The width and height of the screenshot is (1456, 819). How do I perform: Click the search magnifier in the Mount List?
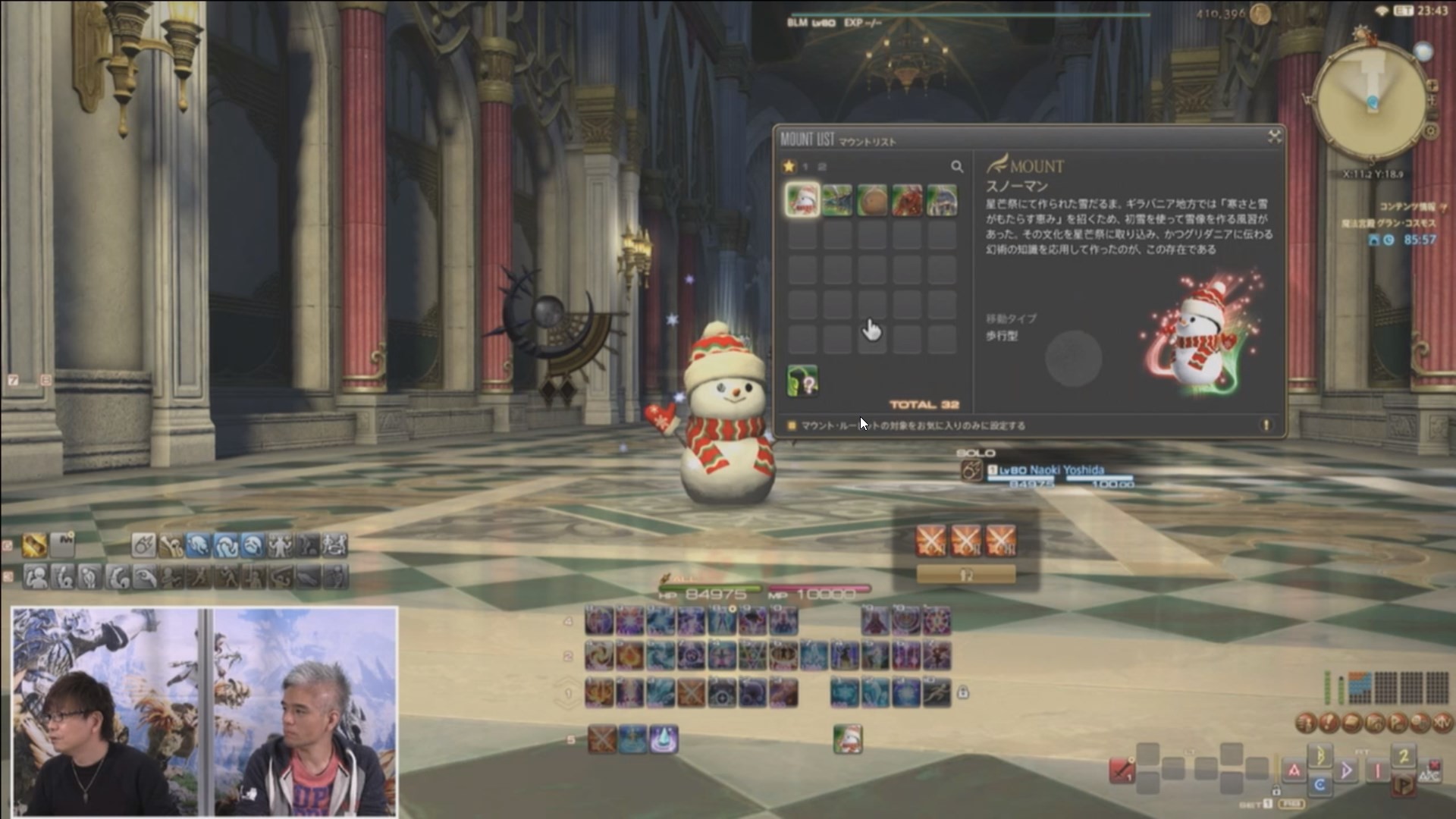pos(958,168)
